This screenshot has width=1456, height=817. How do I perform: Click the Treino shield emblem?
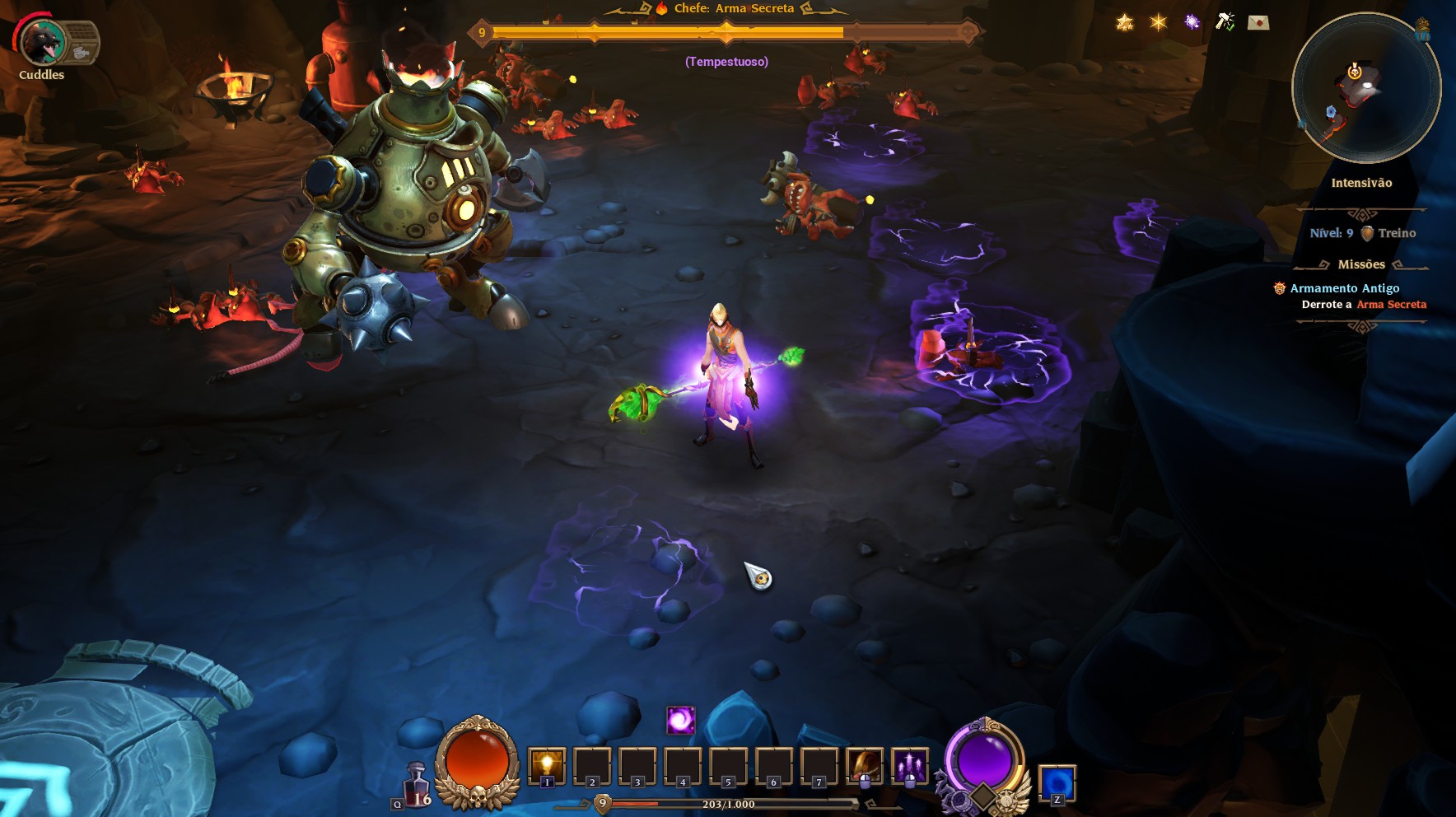(1369, 233)
